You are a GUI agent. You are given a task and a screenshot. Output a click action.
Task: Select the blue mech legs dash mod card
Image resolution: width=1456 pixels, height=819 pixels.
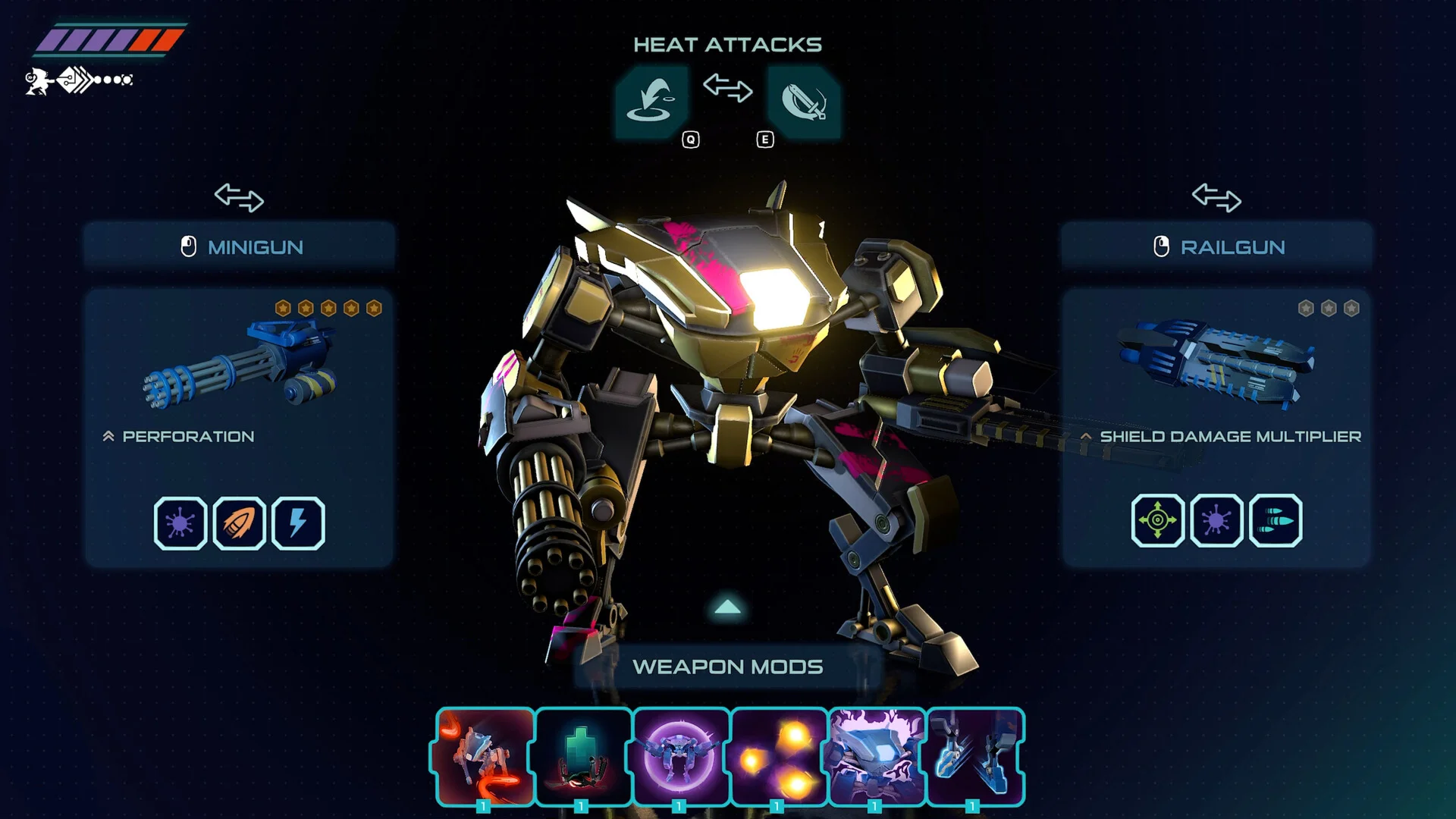pos(975,756)
